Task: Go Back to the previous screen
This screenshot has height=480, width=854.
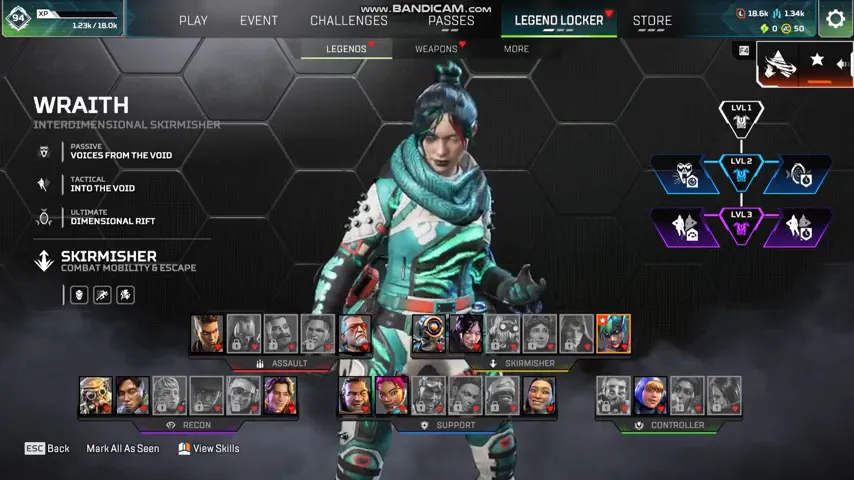Action: click(47, 449)
